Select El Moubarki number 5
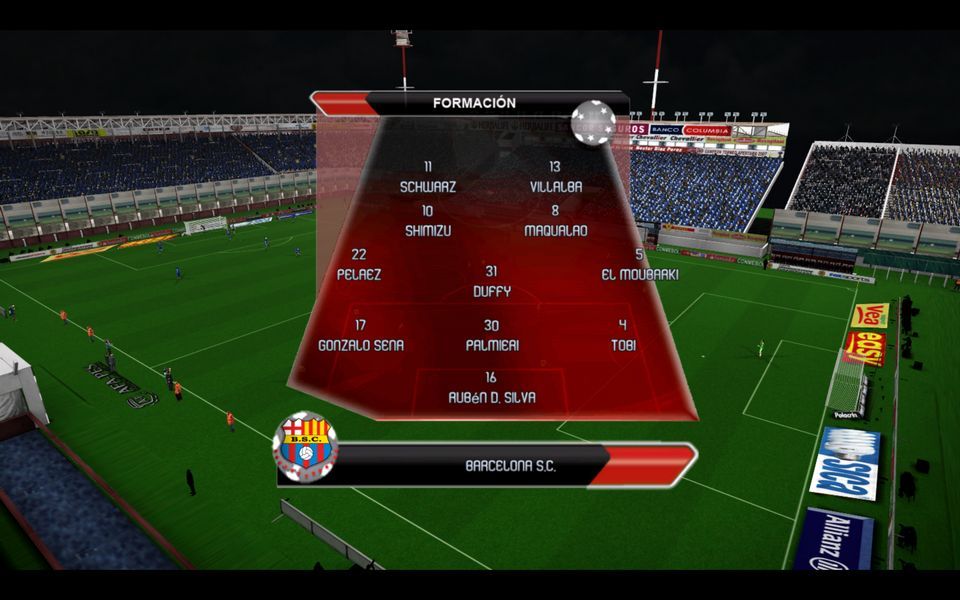Viewport: 960px width, 600px height. point(639,264)
